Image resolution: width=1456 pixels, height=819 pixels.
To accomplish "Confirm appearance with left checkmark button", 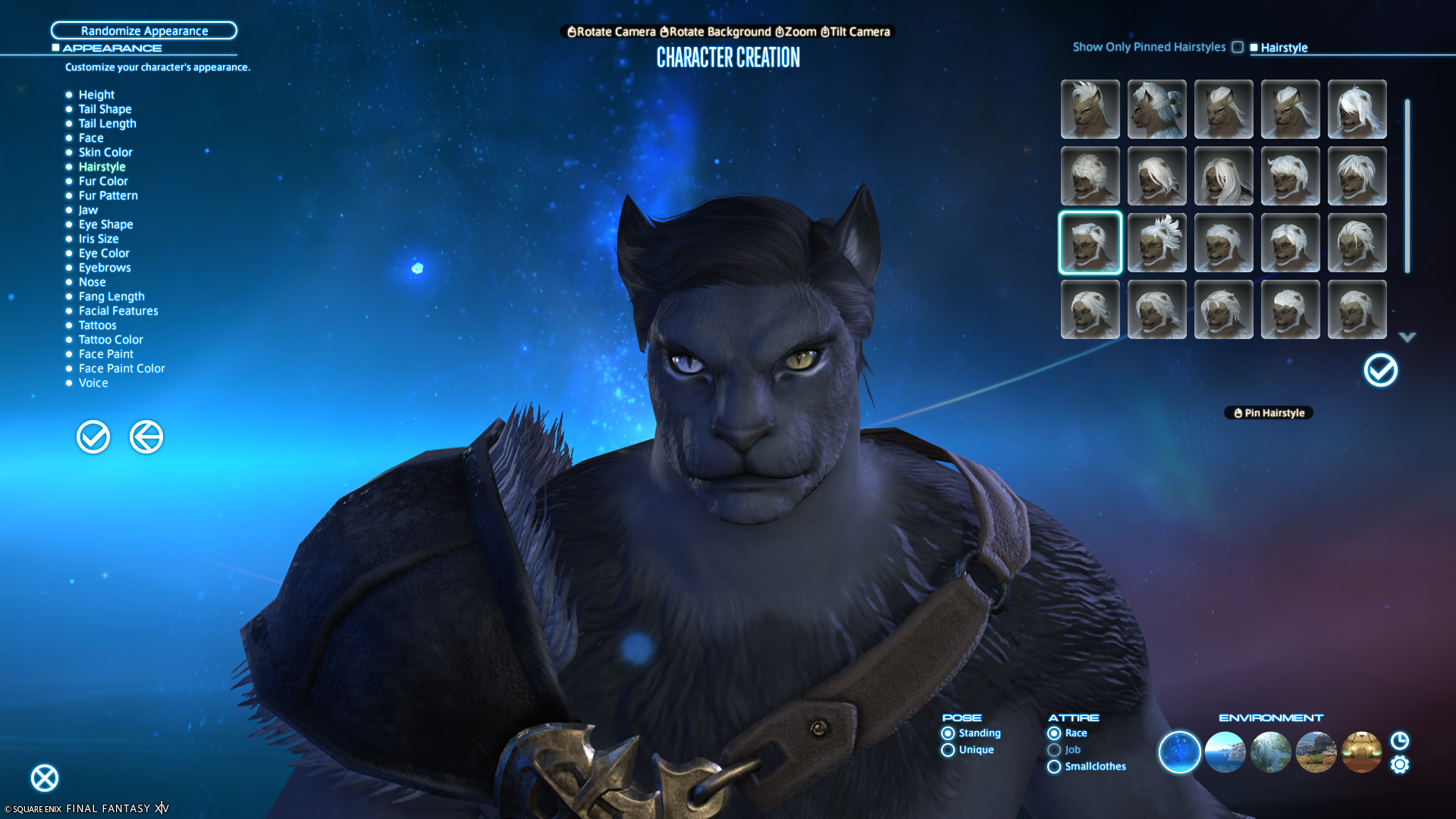I will pyautogui.click(x=93, y=437).
